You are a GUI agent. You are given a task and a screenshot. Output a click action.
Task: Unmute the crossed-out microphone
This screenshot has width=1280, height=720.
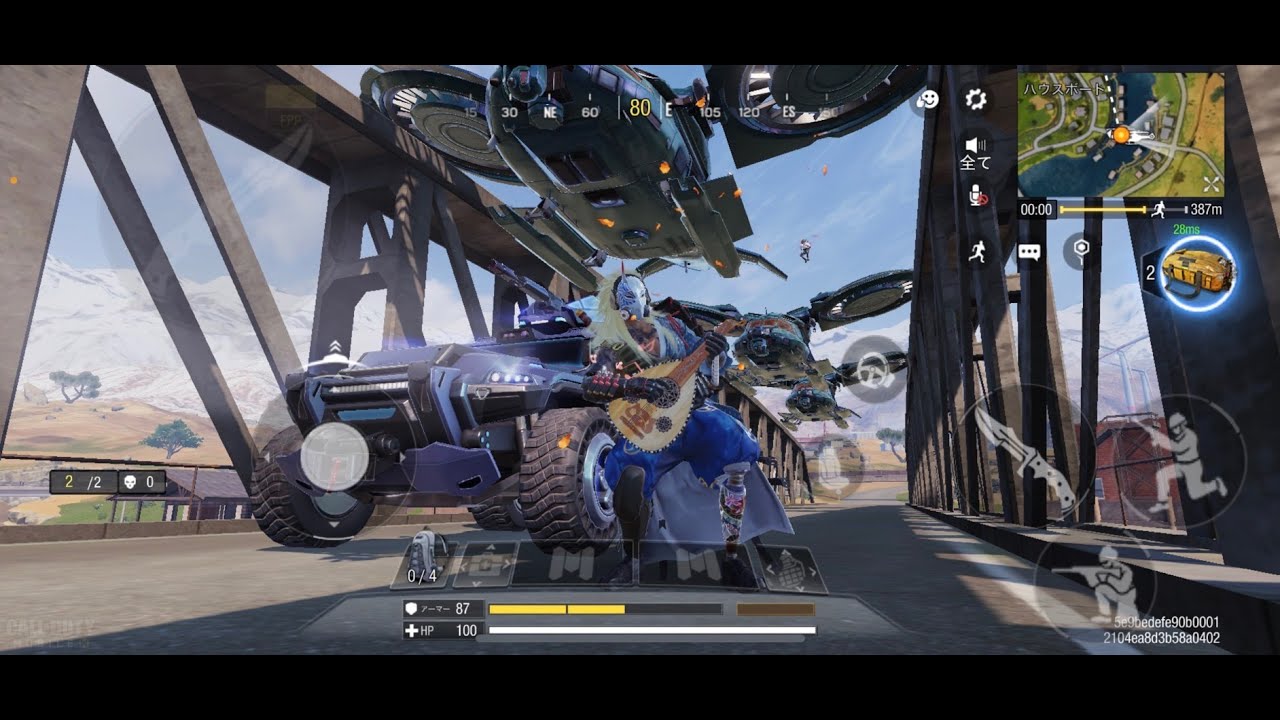977,196
